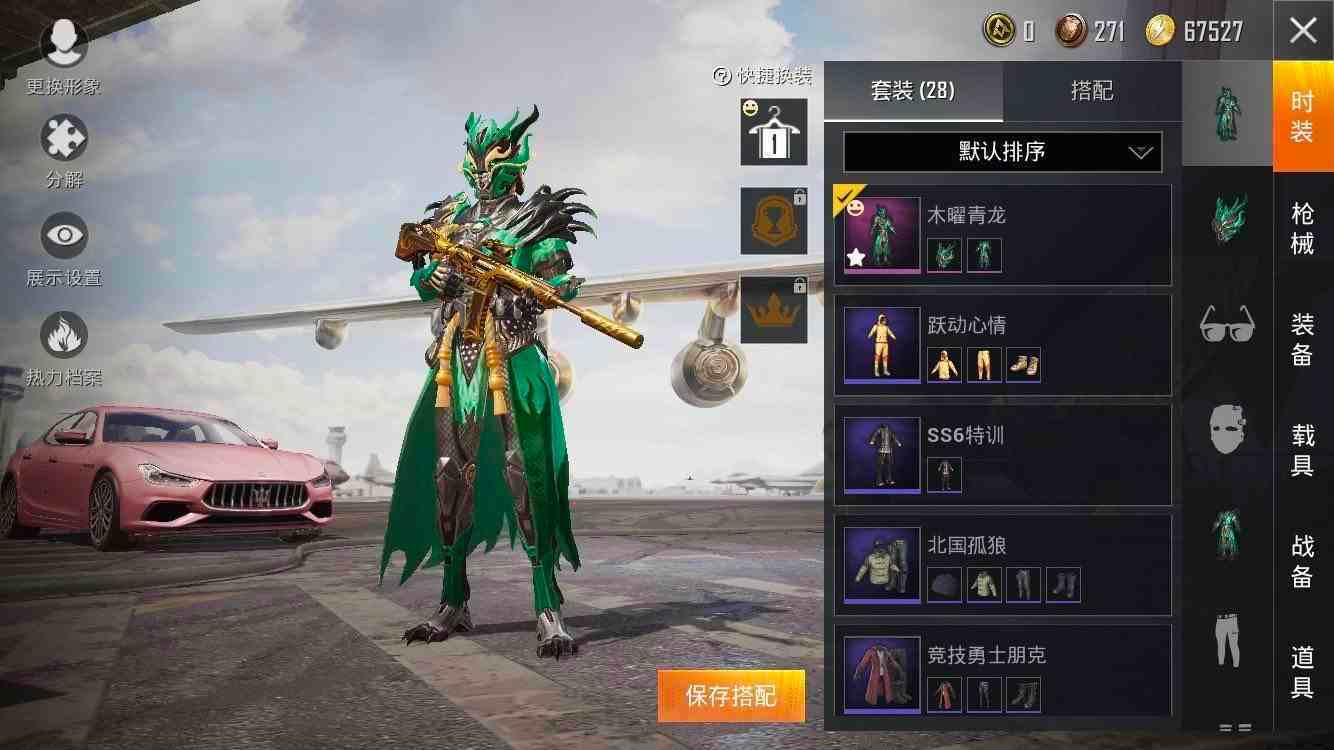Open 分解 dismantle puzzle icon
Viewport: 1334px width, 750px height.
click(64, 140)
